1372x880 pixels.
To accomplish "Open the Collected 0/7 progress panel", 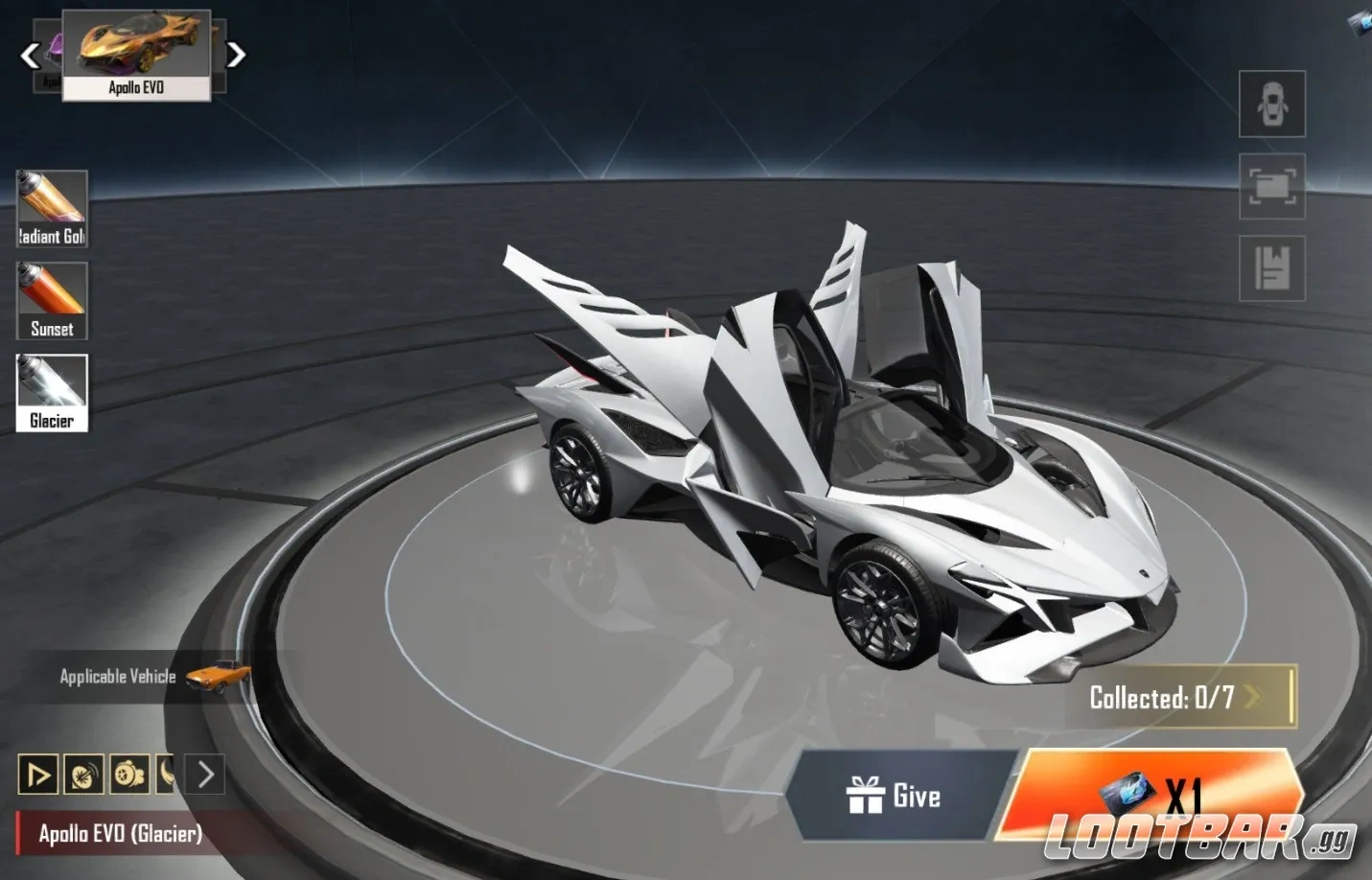I will (1177, 697).
